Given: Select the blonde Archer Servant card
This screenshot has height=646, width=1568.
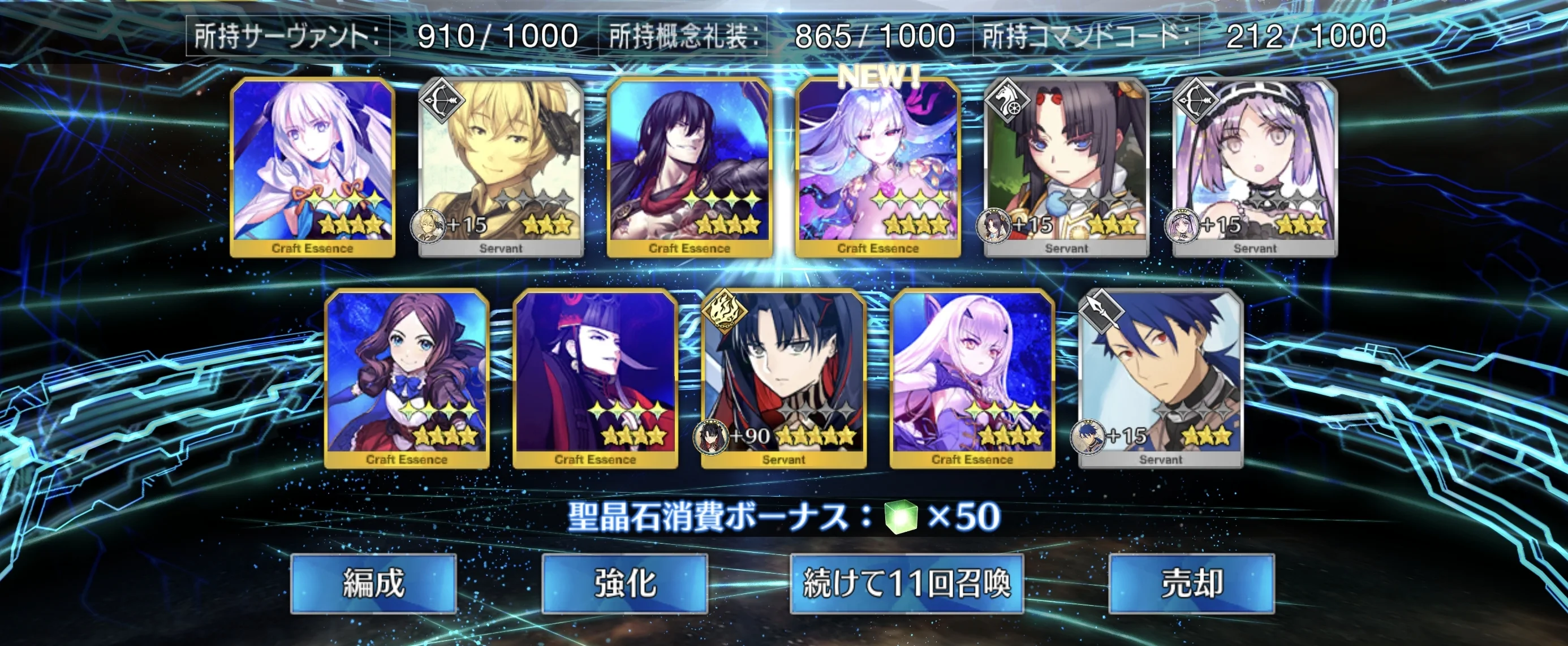Looking at the screenshot, I should 501,167.
